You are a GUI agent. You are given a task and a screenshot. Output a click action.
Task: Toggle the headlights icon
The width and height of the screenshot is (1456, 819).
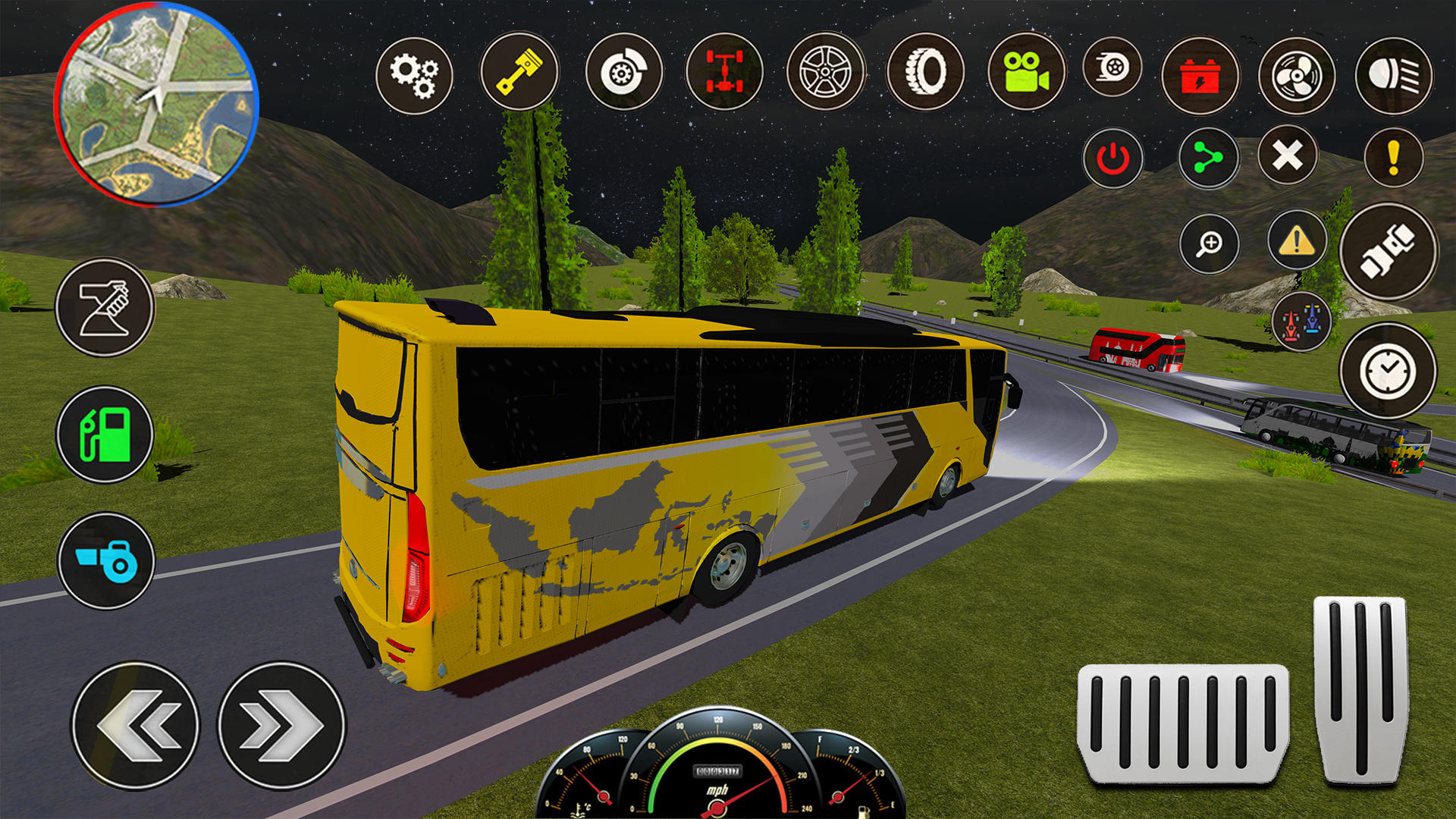tap(1394, 76)
